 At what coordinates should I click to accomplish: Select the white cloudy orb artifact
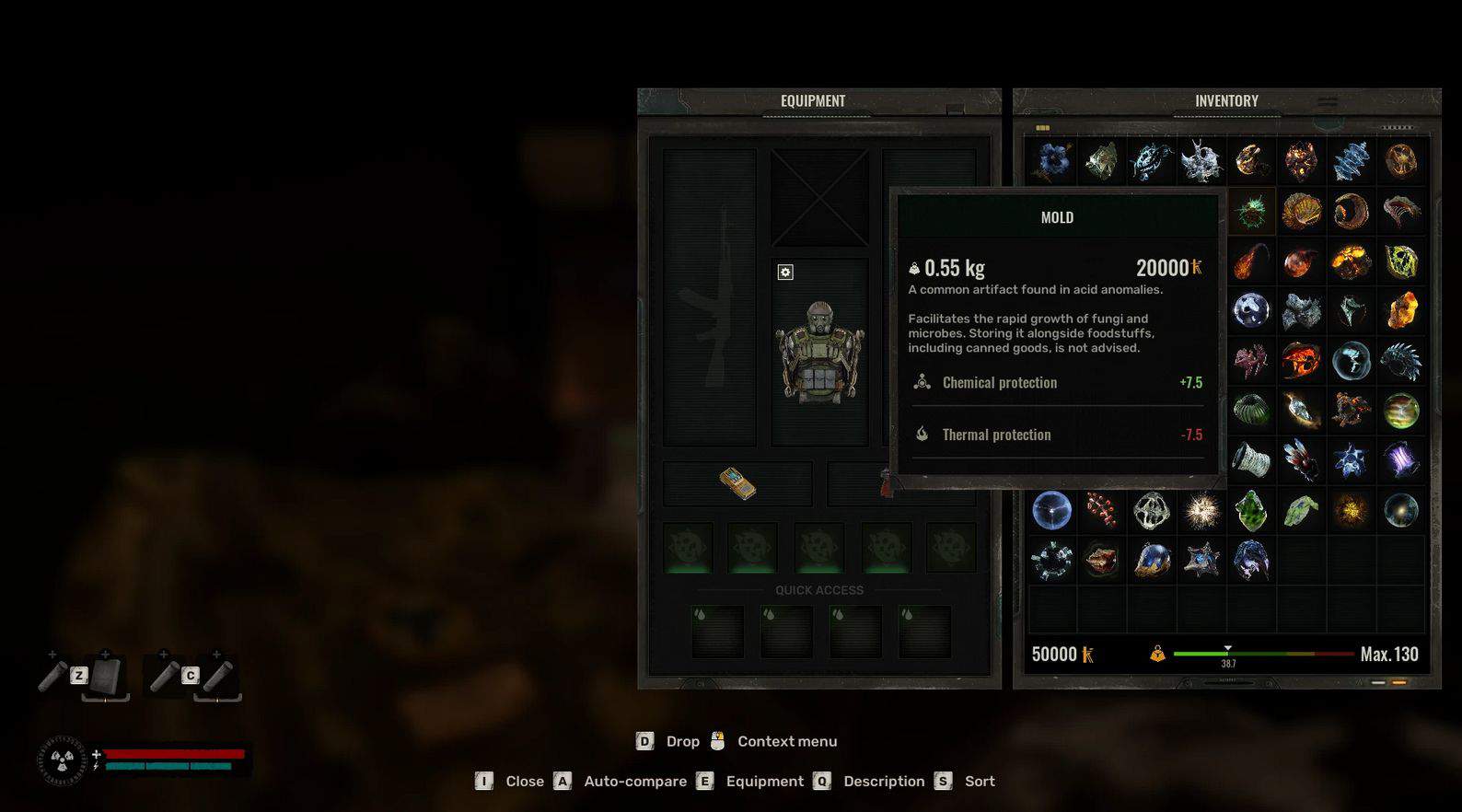pyautogui.click(x=1251, y=311)
